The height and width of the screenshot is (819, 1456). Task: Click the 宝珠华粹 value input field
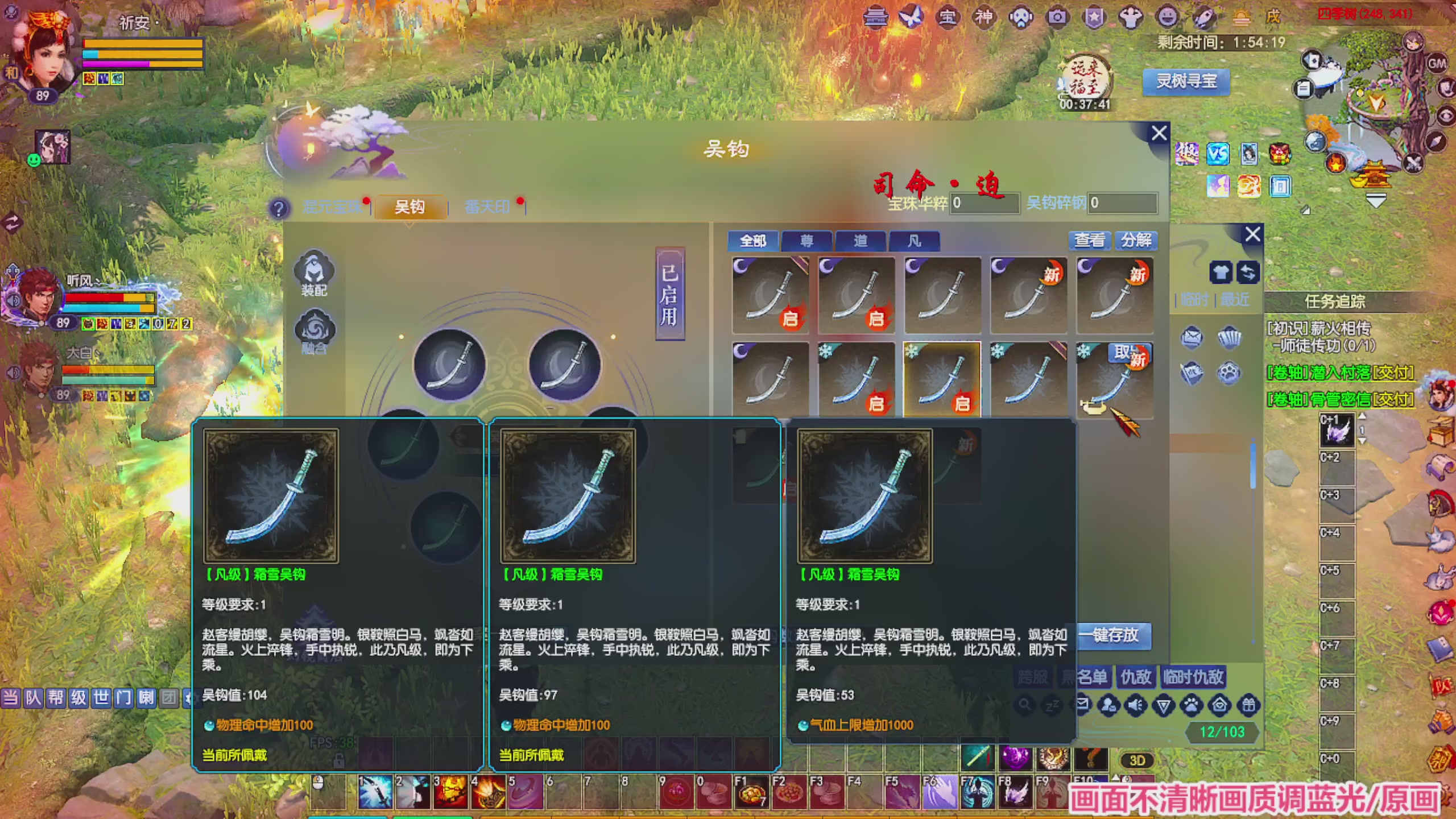[984, 205]
